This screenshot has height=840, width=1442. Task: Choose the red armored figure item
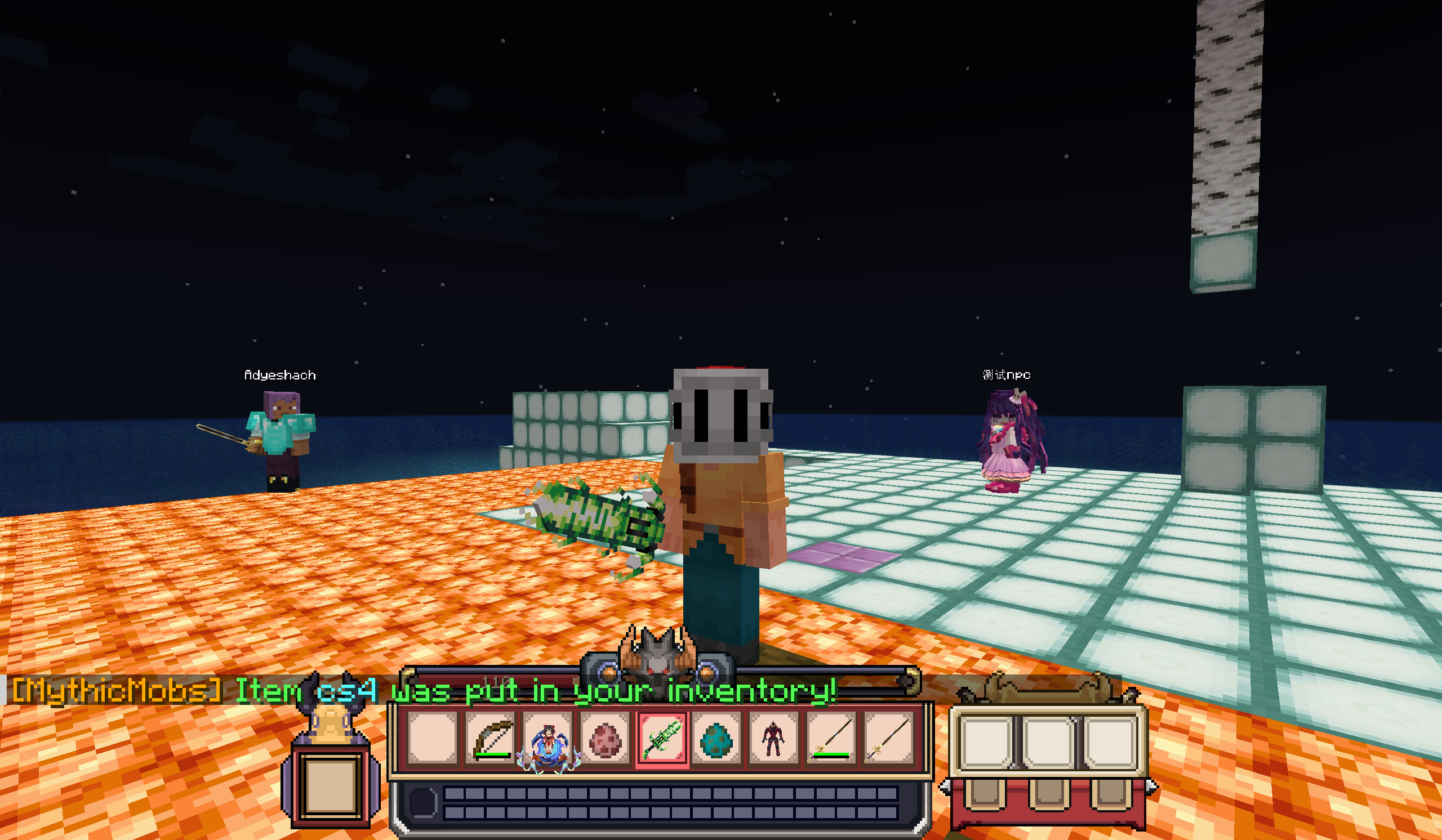point(773,738)
